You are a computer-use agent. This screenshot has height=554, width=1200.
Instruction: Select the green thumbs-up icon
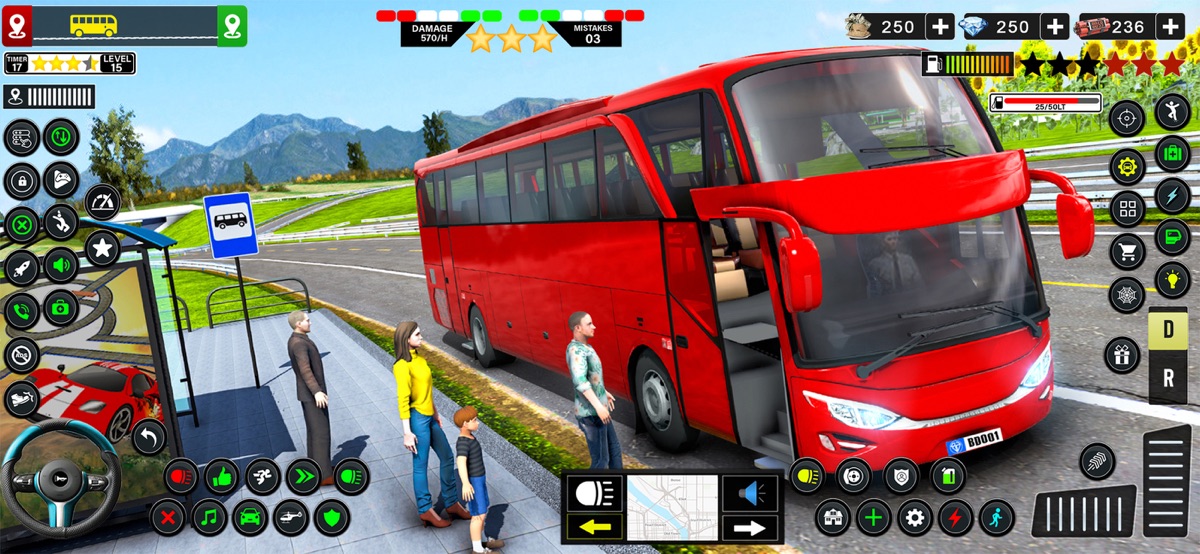pyautogui.click(x=221, y=476)
